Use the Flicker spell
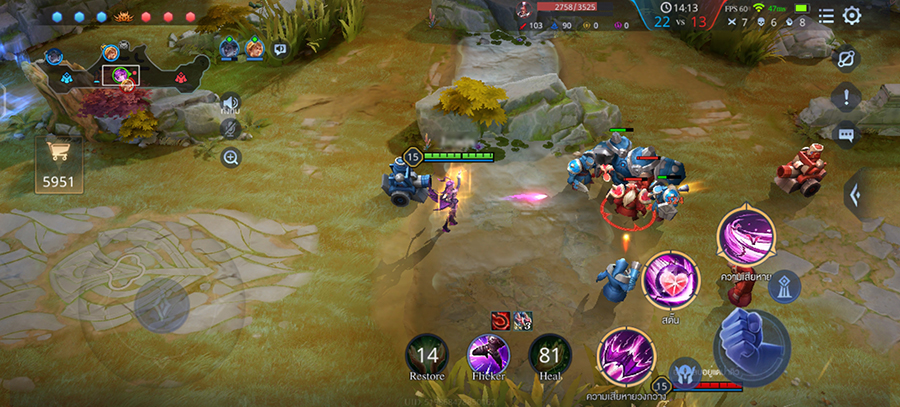The height and width of the screenshot is (407, 900). point(489,355)
